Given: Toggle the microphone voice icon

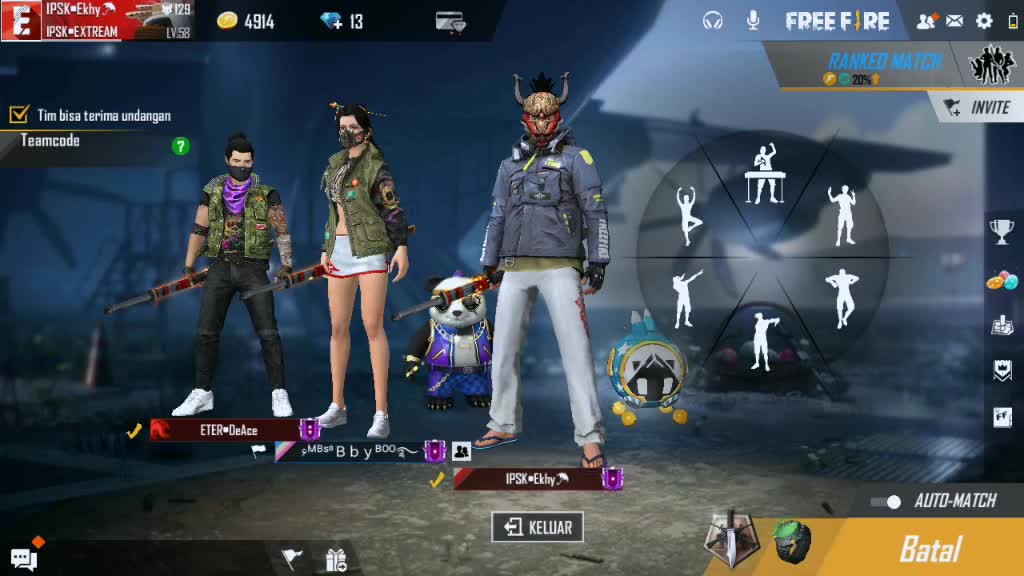Looking at the screenshot, I should (753, 20).
